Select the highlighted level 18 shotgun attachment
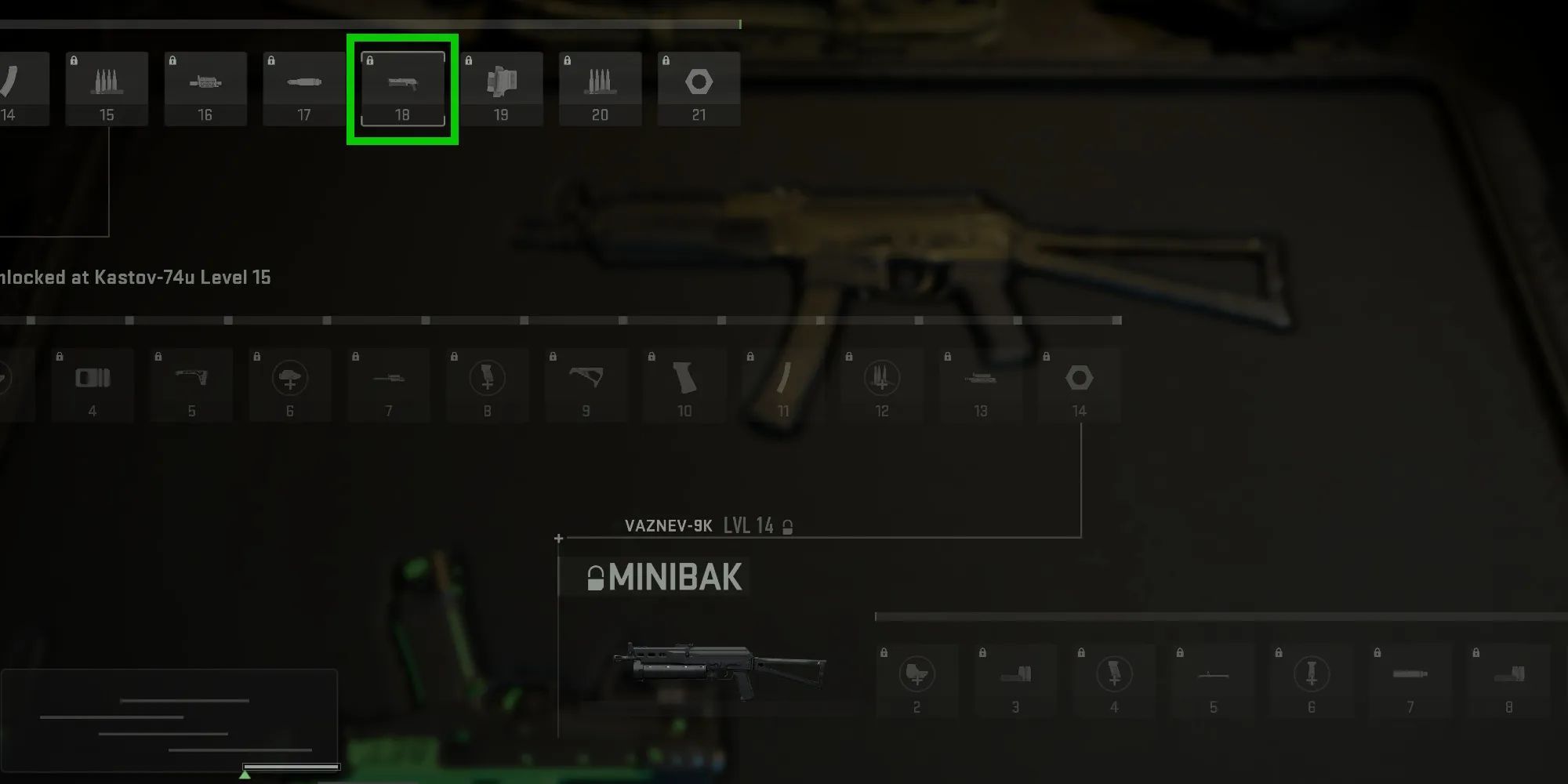1568x784 pixels. (402, 86)
